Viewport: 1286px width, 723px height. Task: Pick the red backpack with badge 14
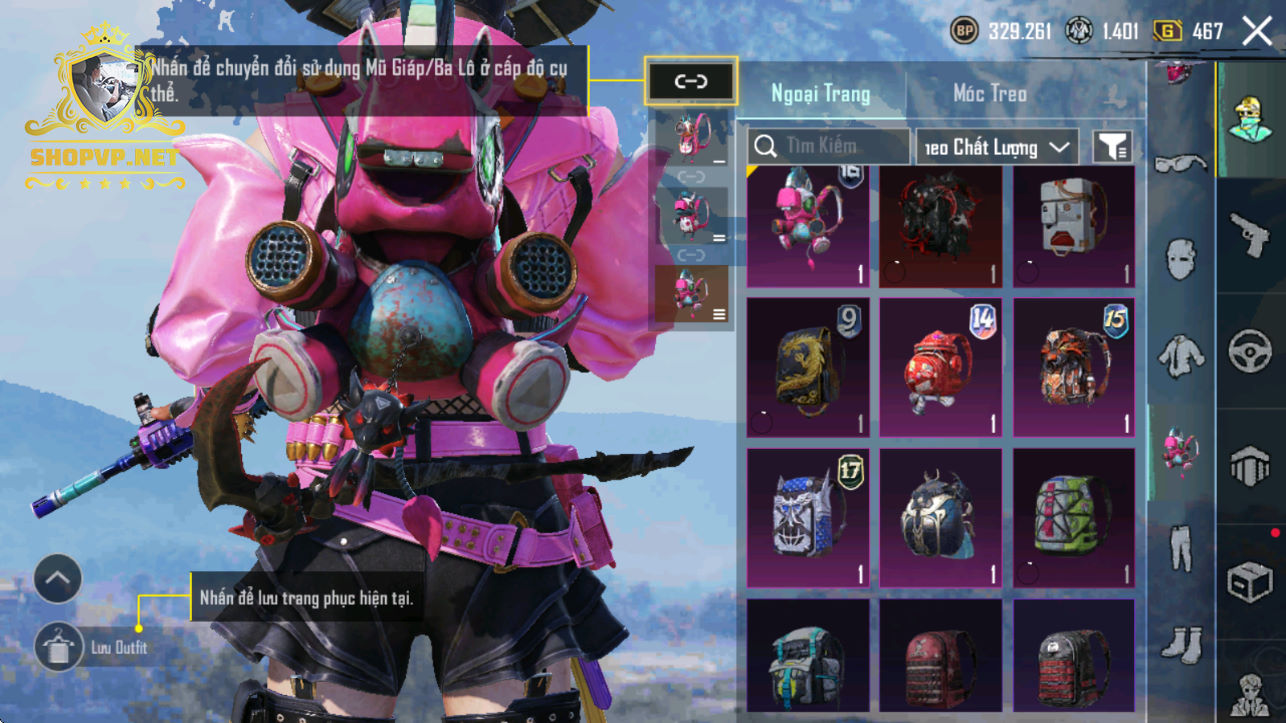coord(940,367)
